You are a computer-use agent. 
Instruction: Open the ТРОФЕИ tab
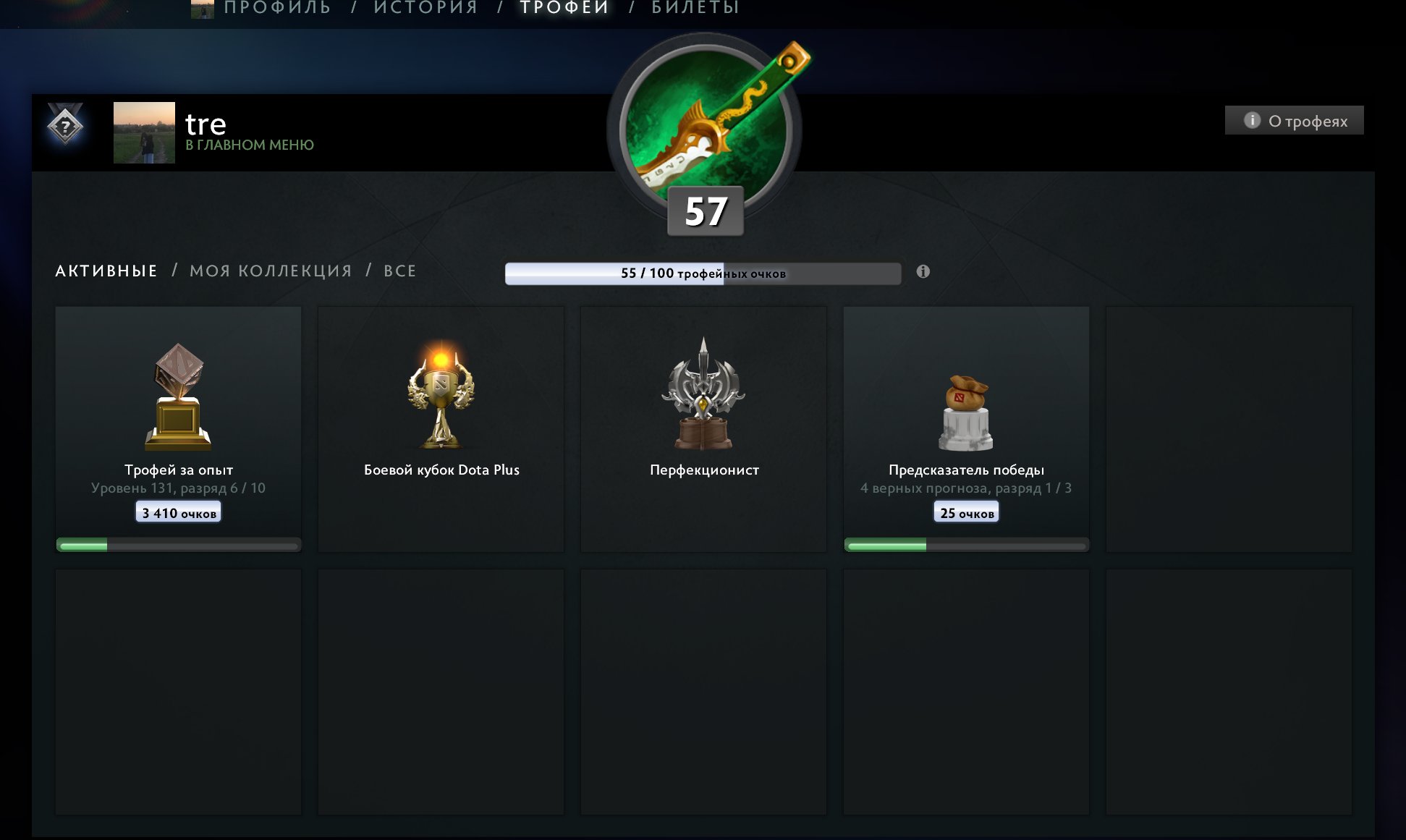pos(563,7)
